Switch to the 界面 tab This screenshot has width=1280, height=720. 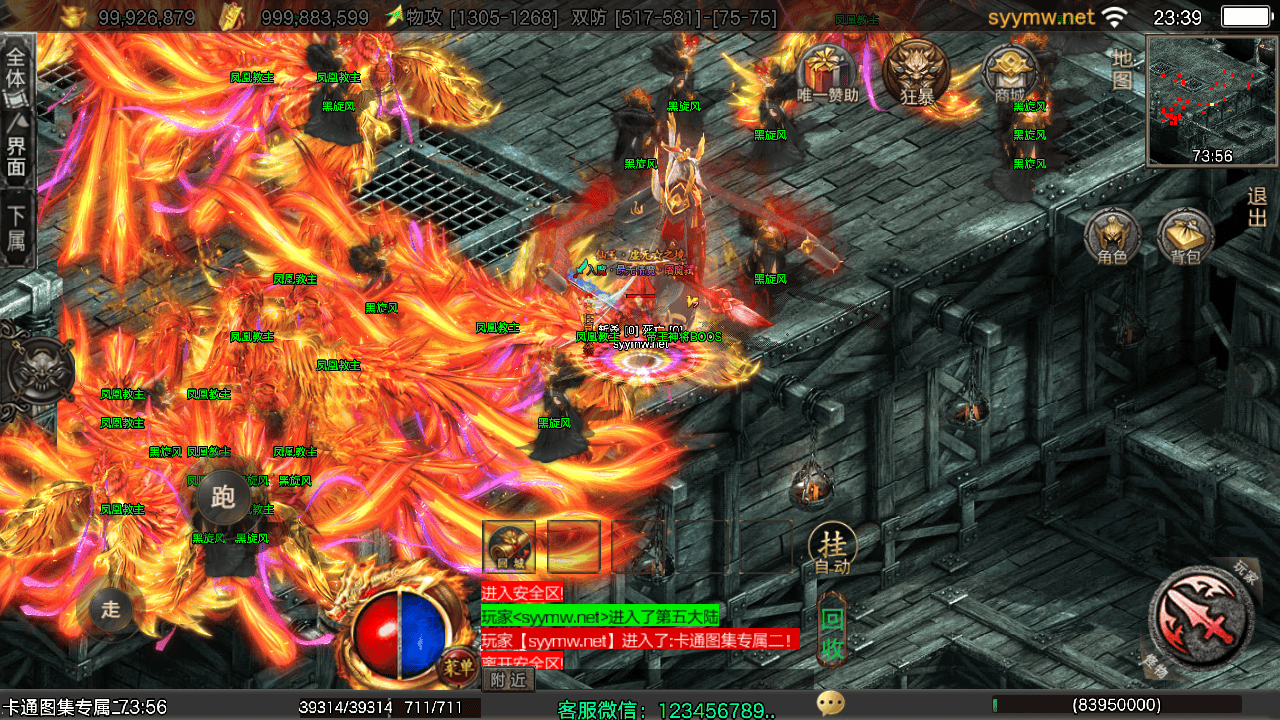coord(18,147)
